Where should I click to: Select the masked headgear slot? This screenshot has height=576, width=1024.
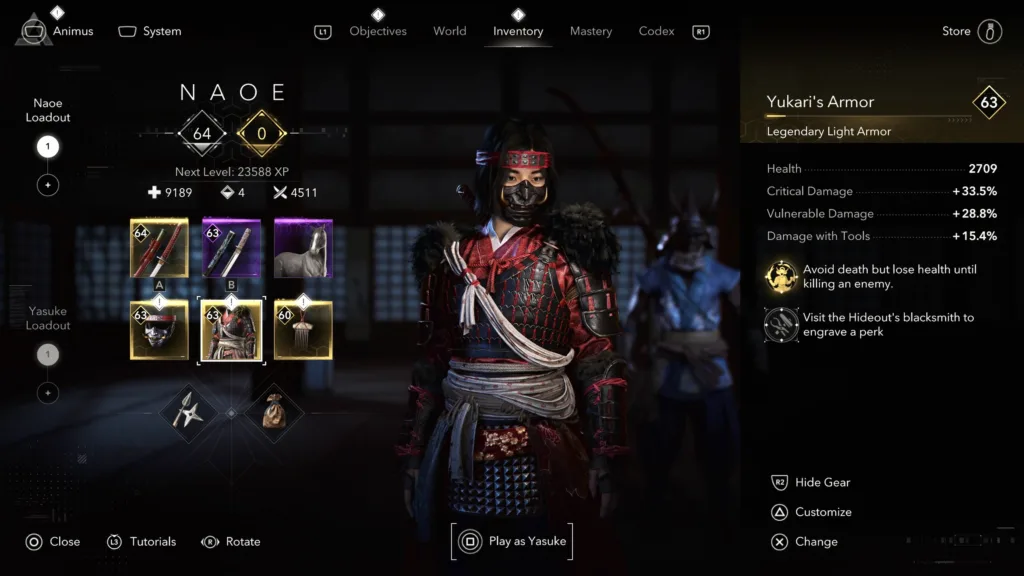pos(159,330)
